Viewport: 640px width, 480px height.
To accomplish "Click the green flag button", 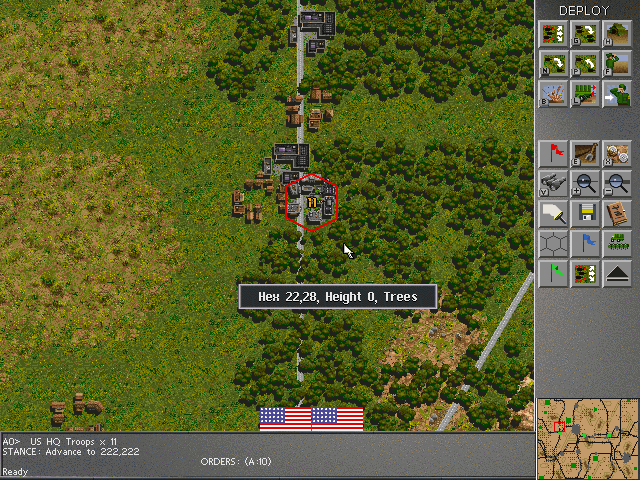I will tap(555, 273).
